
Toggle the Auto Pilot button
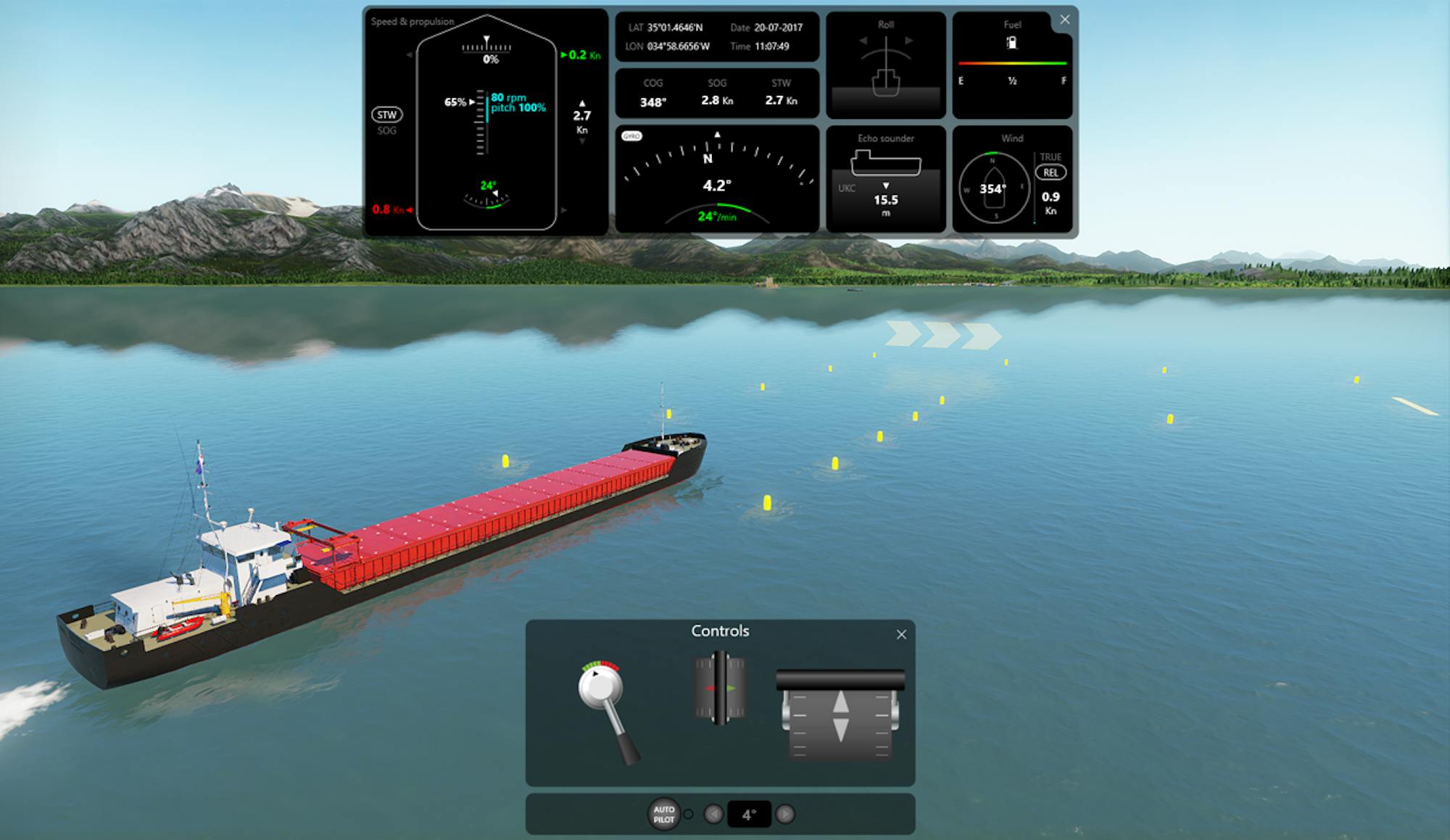[x=663, y=814]
